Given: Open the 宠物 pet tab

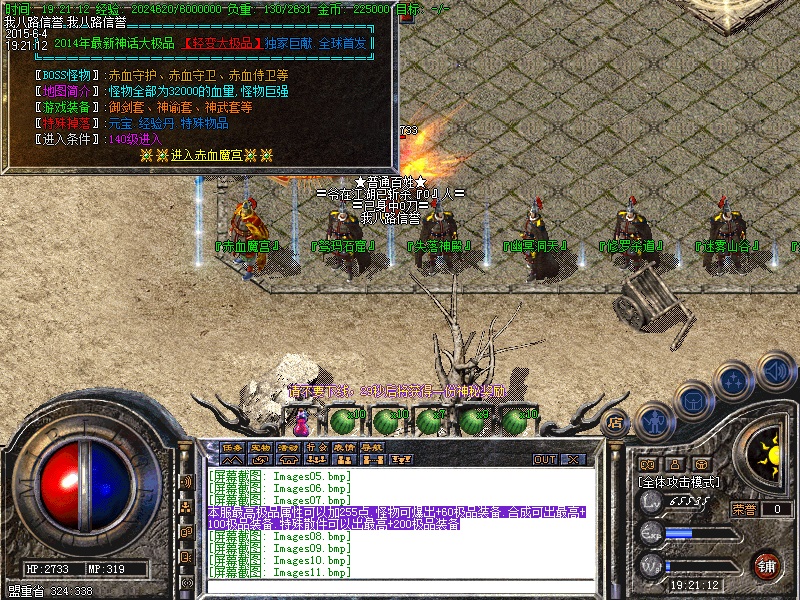Looking at the screenshot, I should (260, 446).
